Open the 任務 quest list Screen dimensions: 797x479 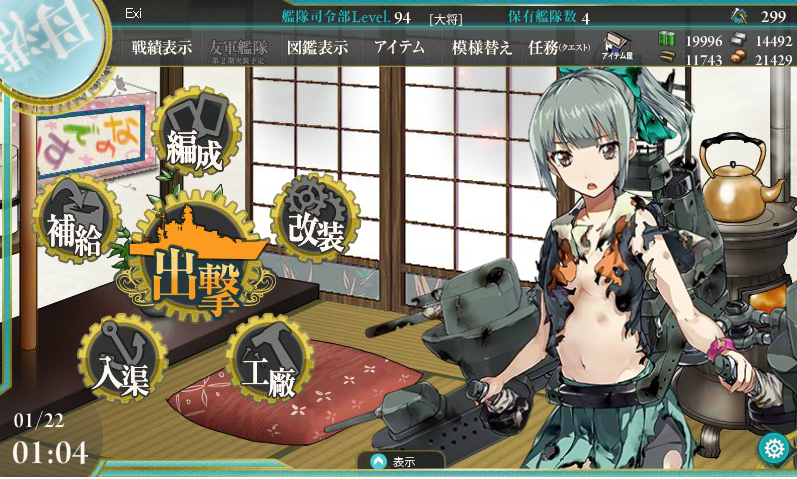pos(558,47)
